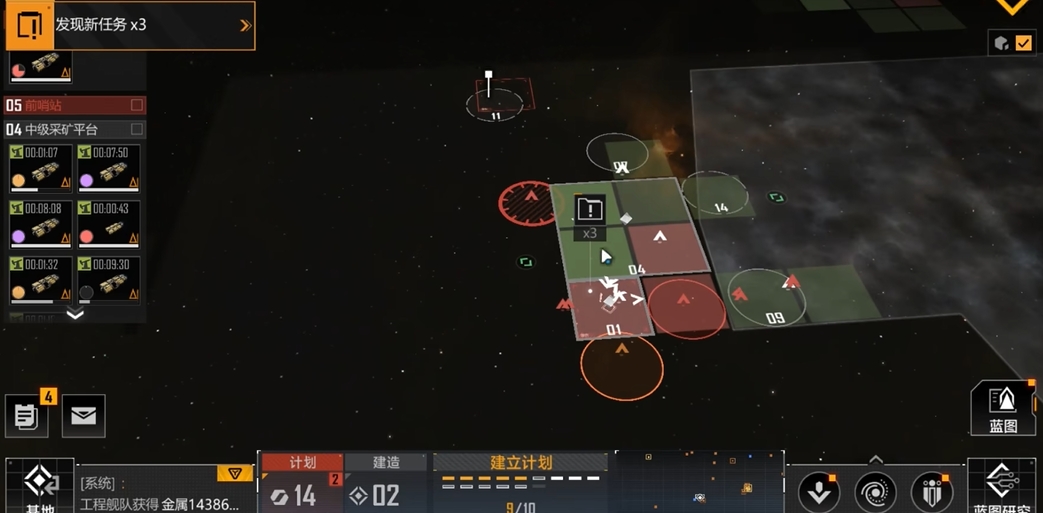Tick the 05 前哨站 checkbox
Image resolution: width=1043 pixels, height=513 pixels.
pyautogui.click(x=137, y=105)
